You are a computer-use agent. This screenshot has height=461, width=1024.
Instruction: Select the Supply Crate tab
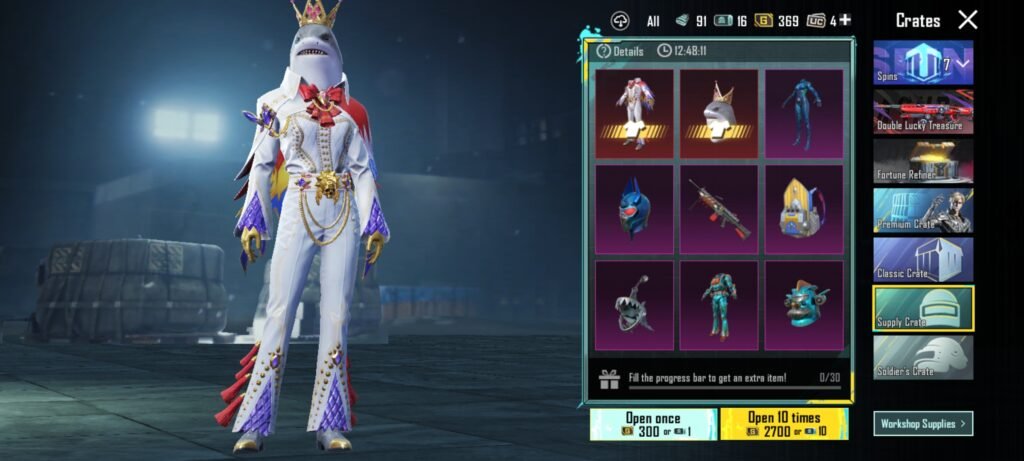[x=922, y=308]
